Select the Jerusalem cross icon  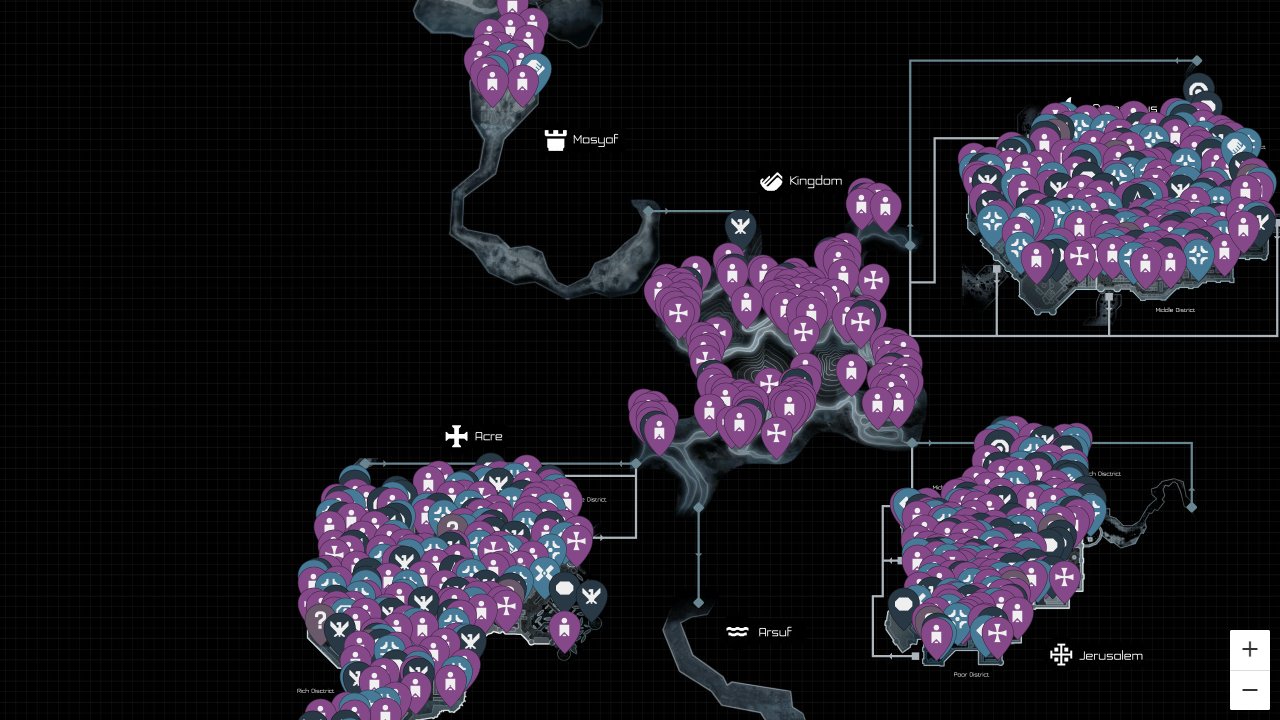tap(1061, 654)
